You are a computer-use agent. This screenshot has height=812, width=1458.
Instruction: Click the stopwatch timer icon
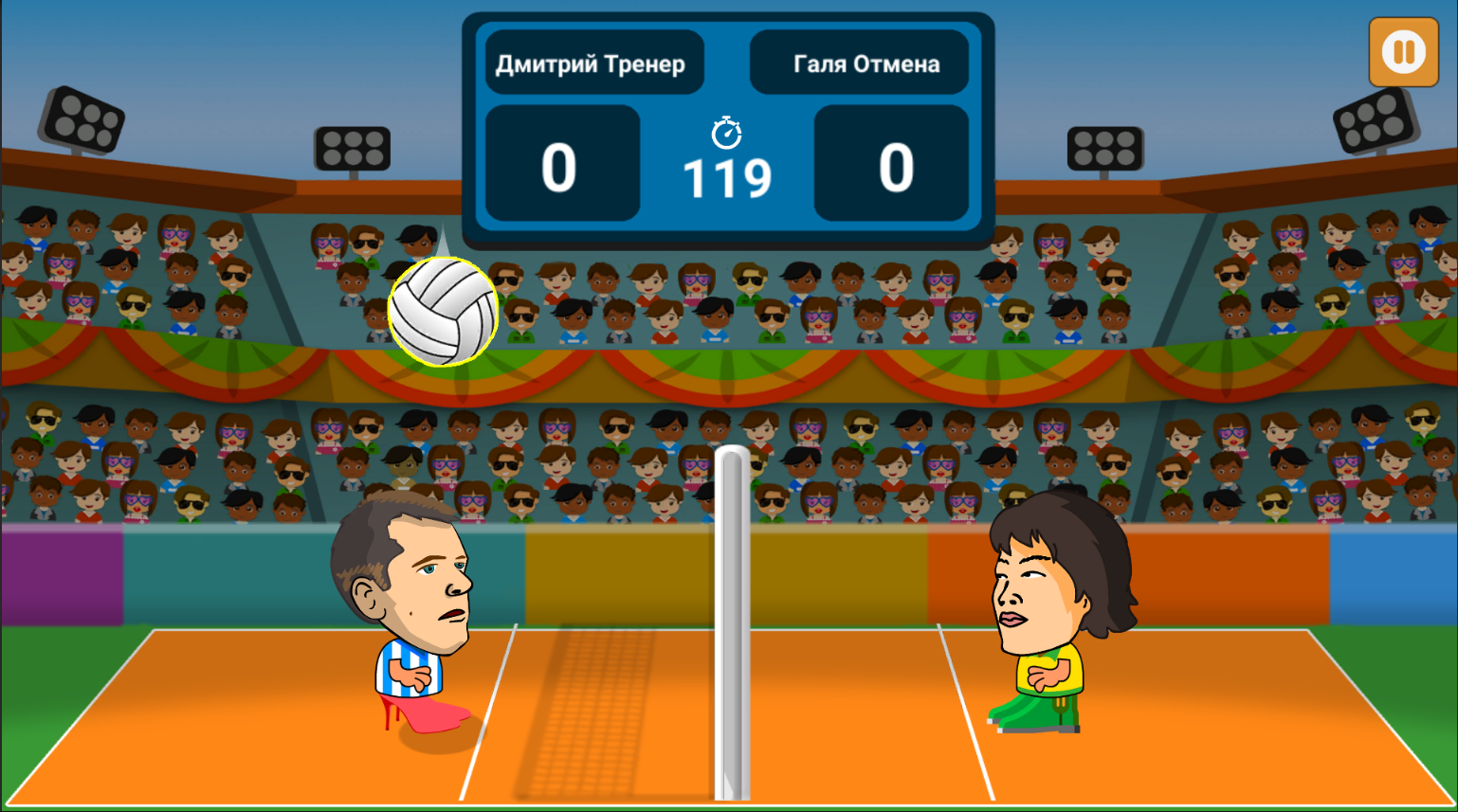tap(726, 132)
